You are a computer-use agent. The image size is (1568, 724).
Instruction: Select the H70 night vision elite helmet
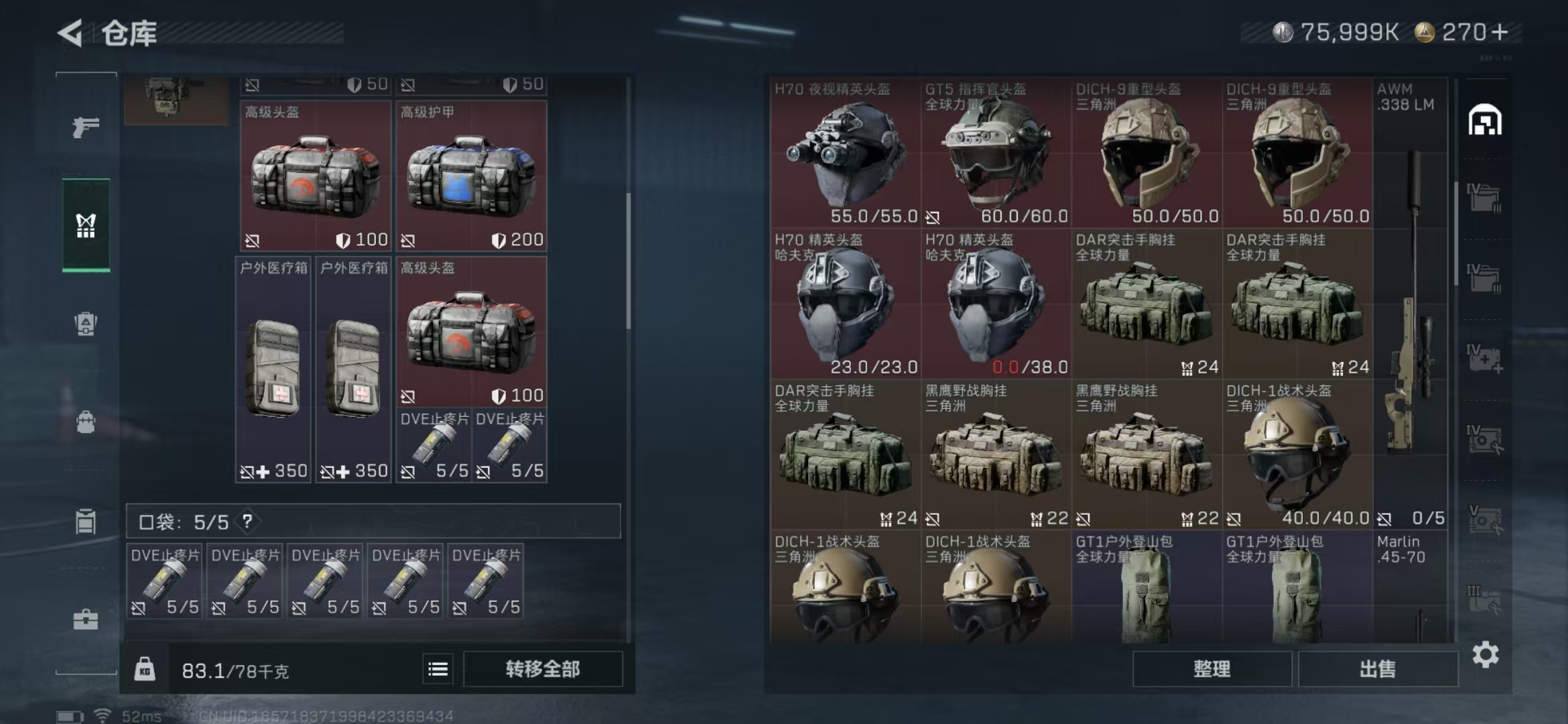(845, 154)
